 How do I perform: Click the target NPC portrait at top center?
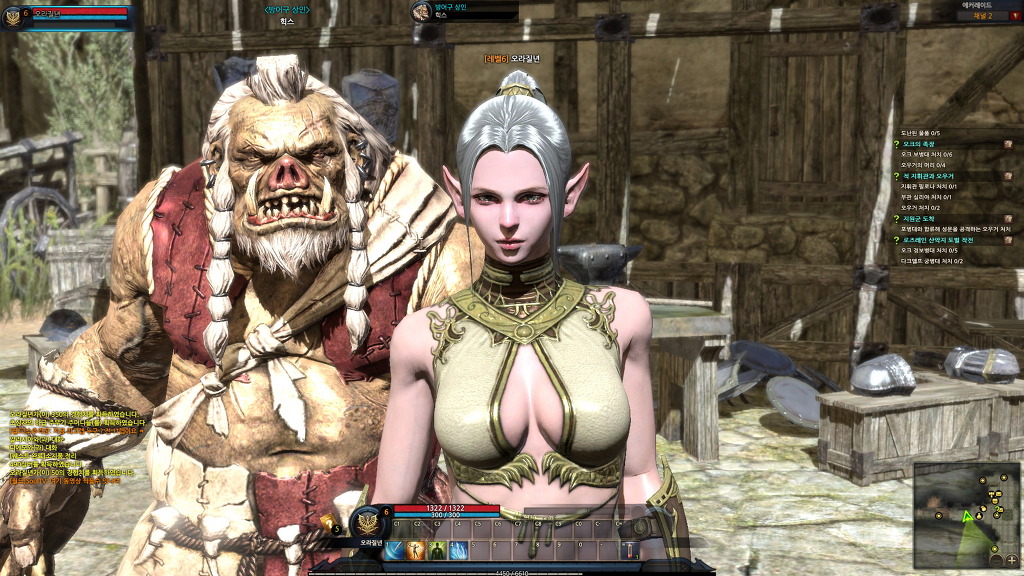point(421,12)
